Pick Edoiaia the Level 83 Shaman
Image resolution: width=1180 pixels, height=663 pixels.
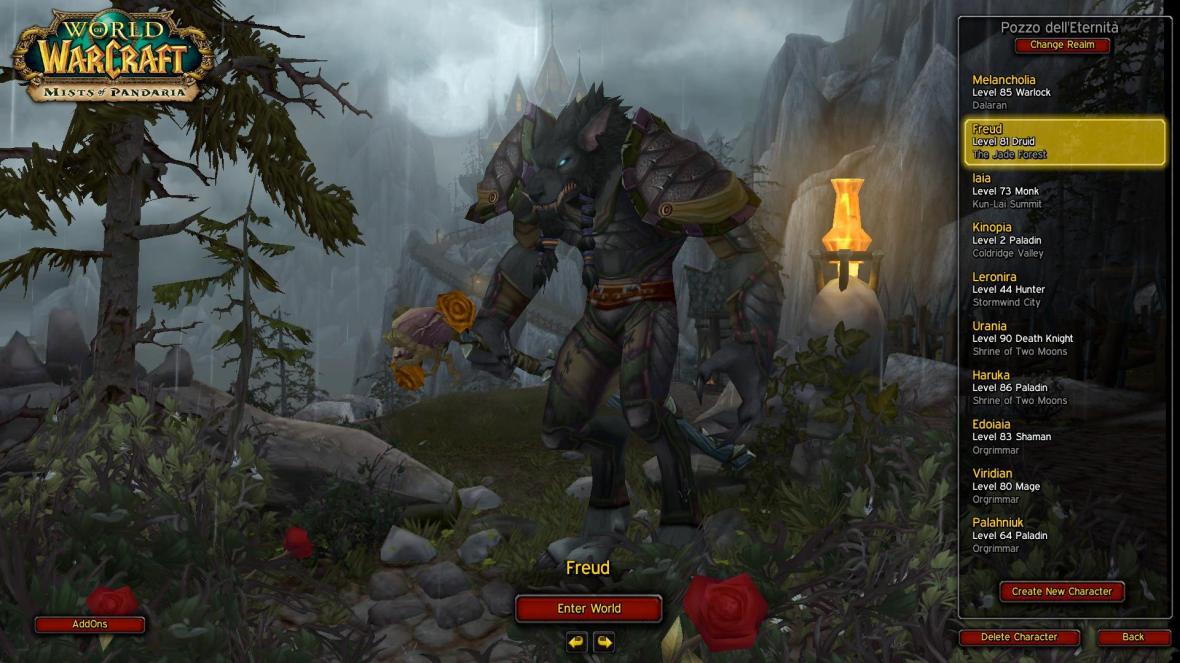pos(1064,436)
